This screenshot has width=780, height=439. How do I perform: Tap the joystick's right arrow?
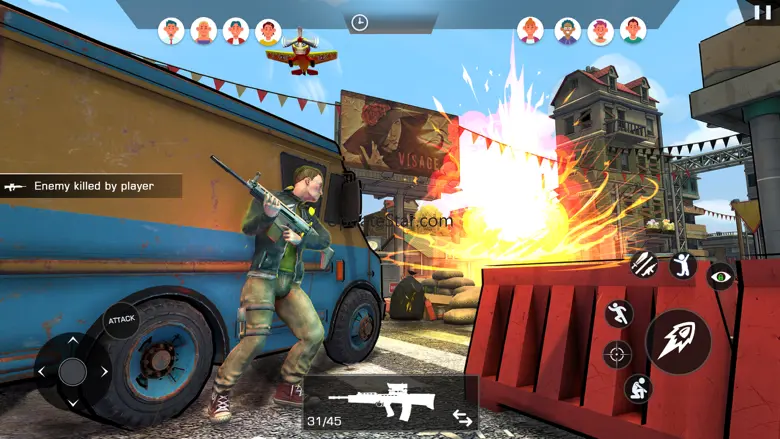[104, 372]
